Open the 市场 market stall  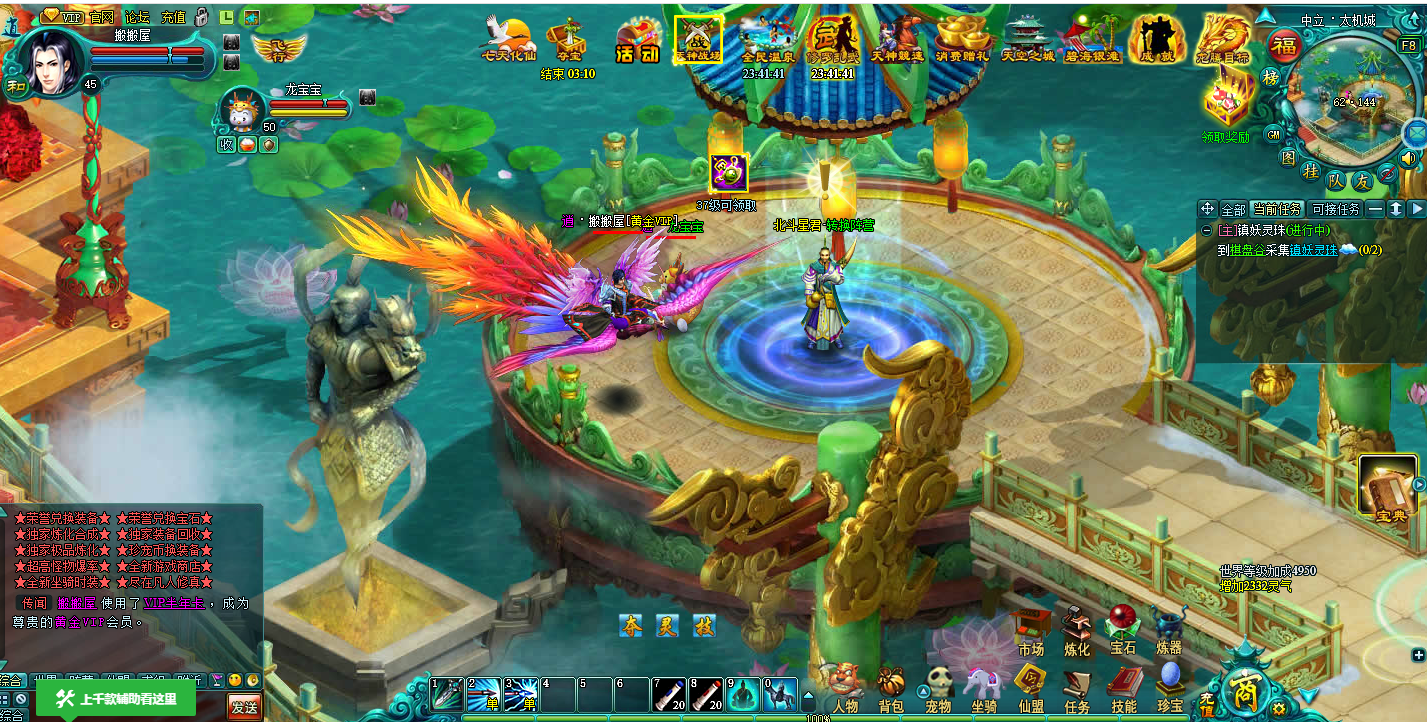tap(1031, 630)
